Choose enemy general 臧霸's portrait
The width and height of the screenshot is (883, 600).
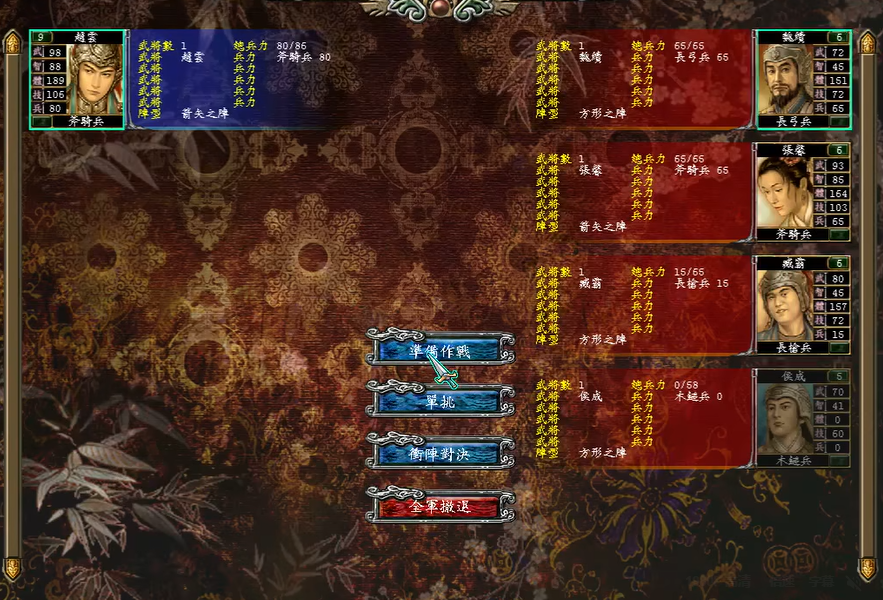(x=786, y=306)
